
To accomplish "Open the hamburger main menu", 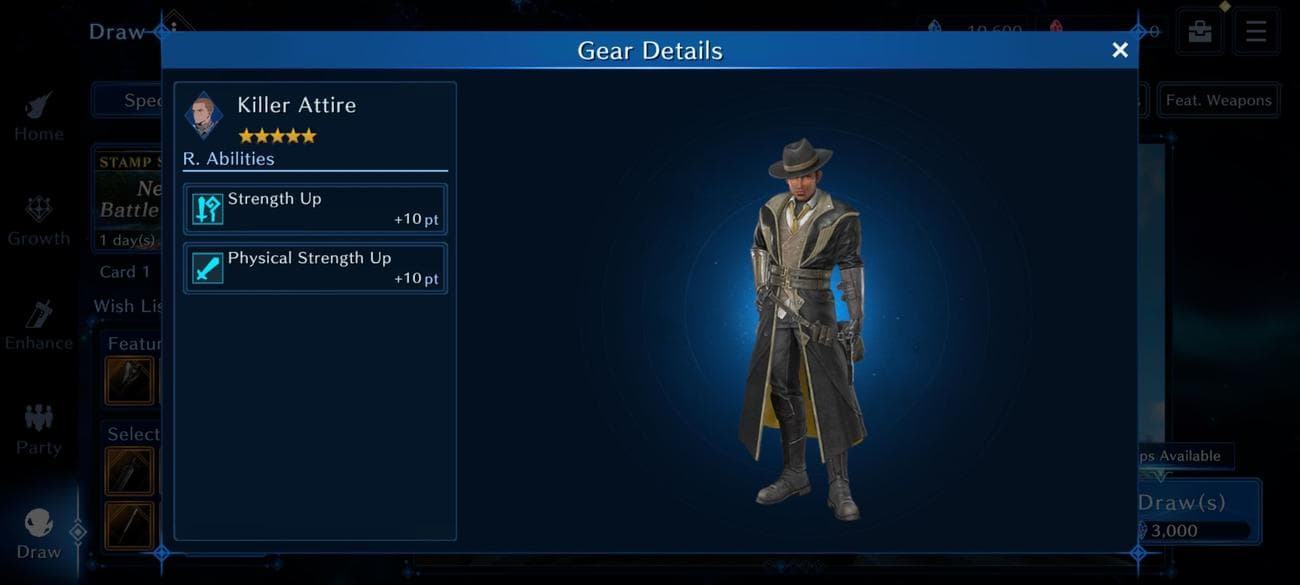I will click(1255, 31).
